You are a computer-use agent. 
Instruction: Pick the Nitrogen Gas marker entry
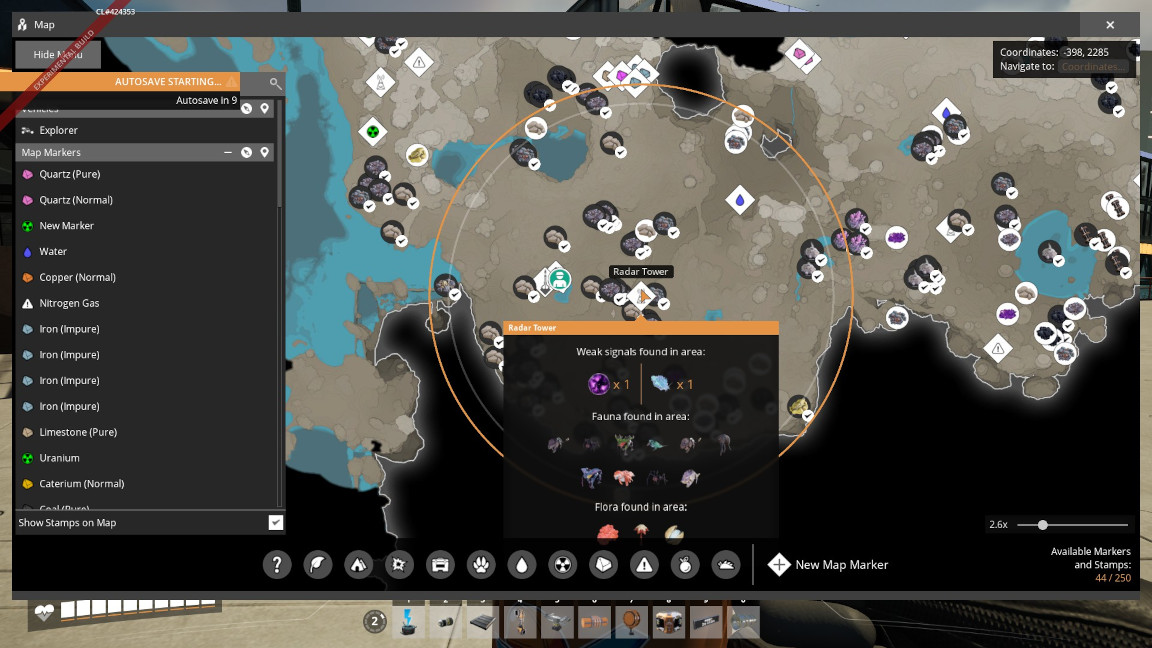69,303
